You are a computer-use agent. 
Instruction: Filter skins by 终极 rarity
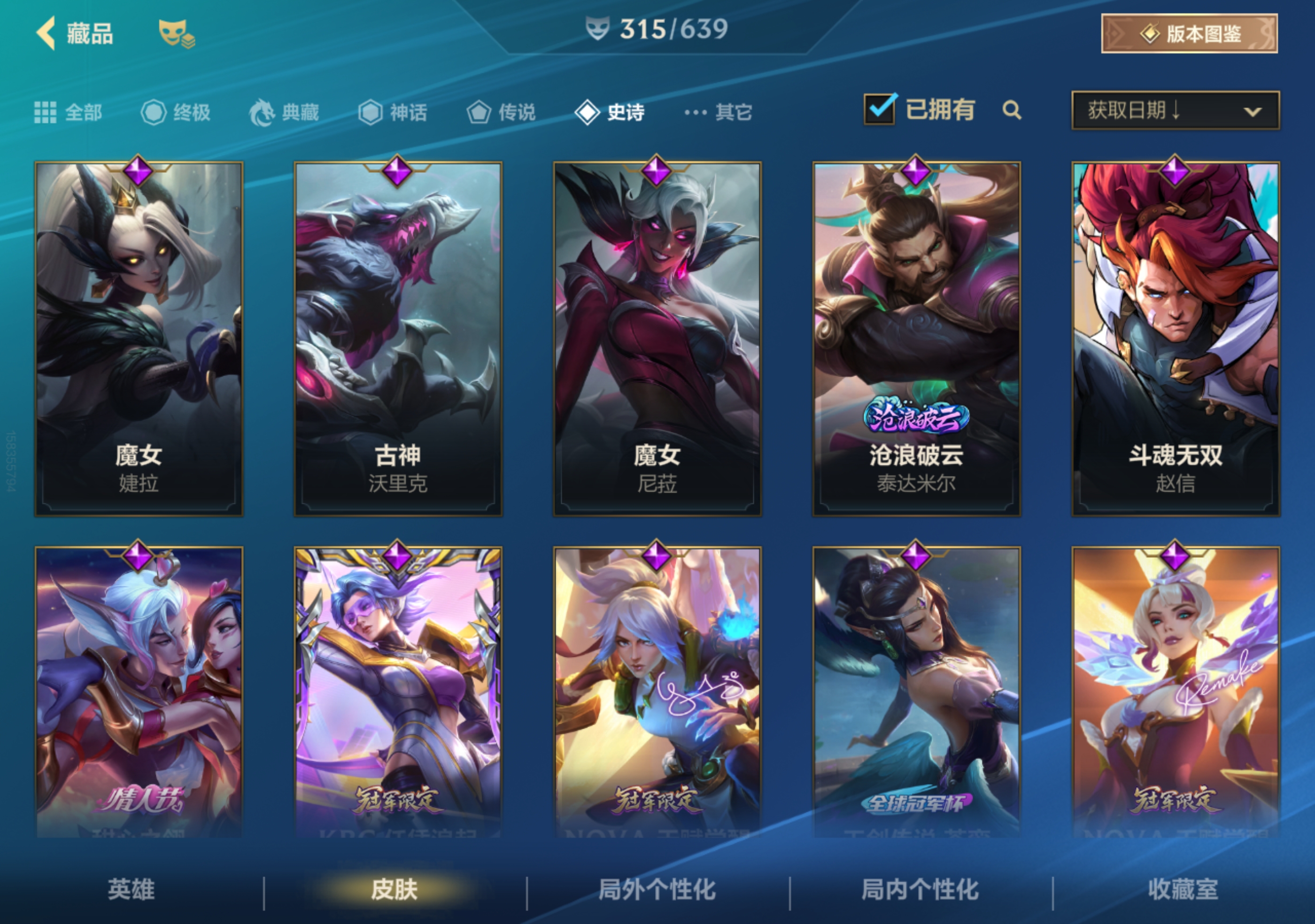[x=177, y=112]
